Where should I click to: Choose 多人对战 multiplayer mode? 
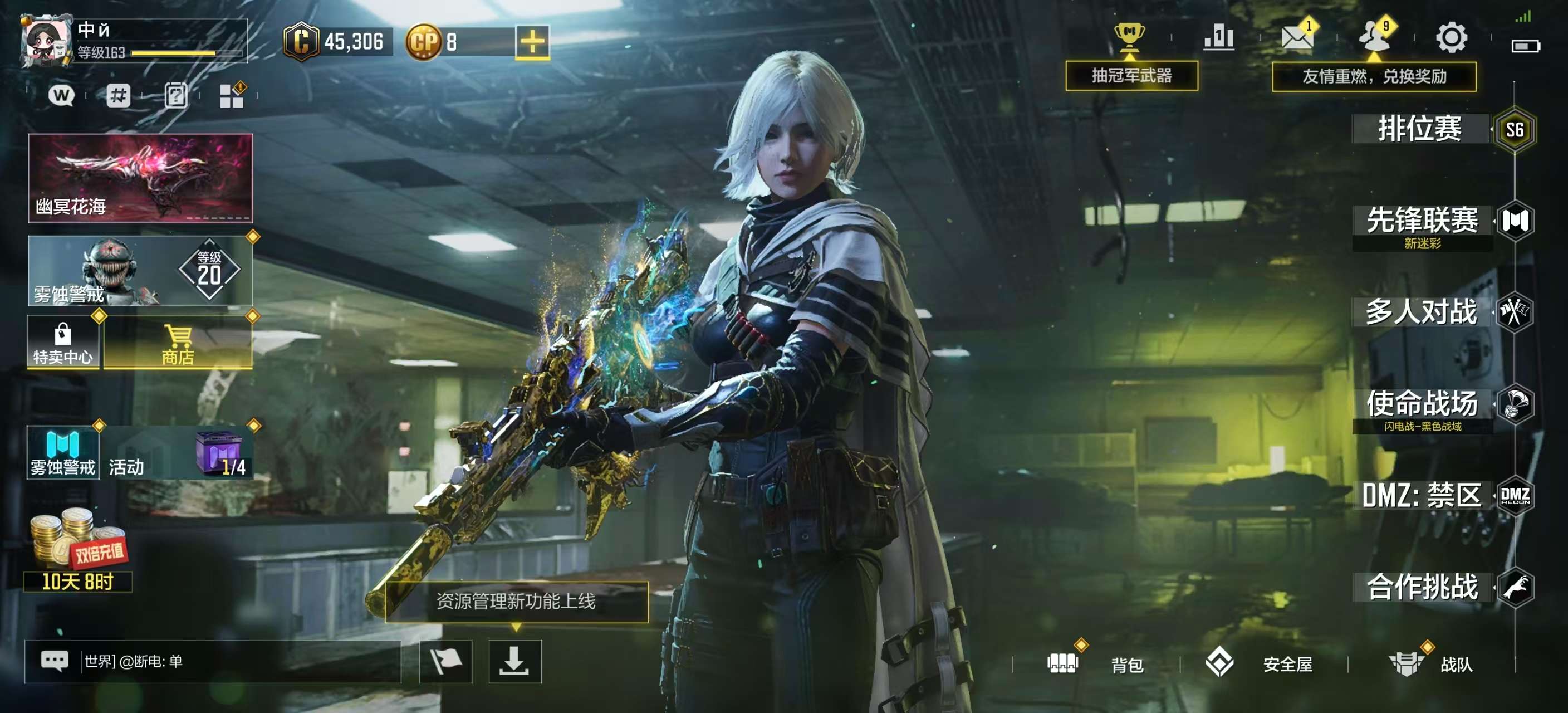[1422, 312]
